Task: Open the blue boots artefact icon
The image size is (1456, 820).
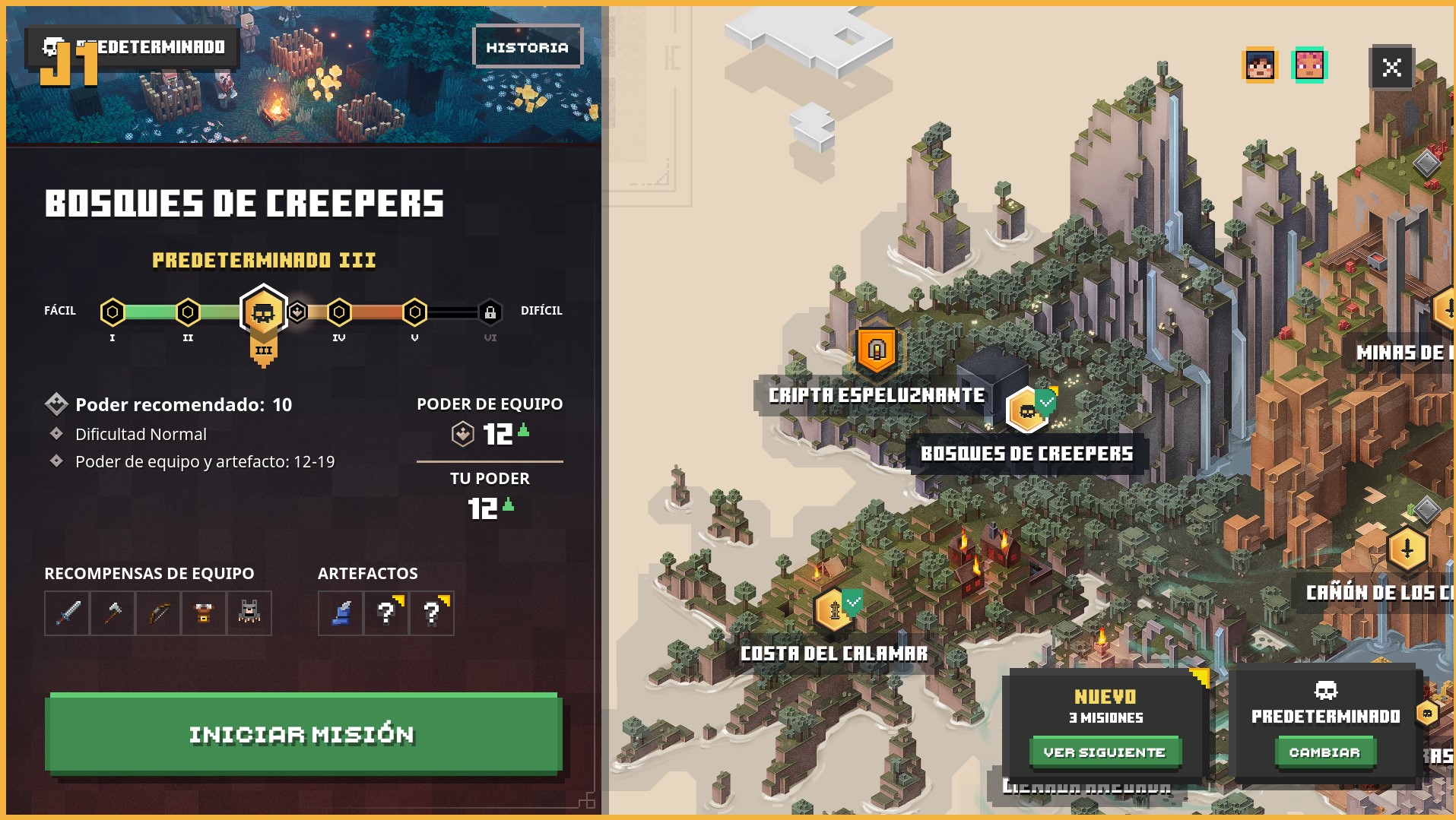Action: coord(340,613)
